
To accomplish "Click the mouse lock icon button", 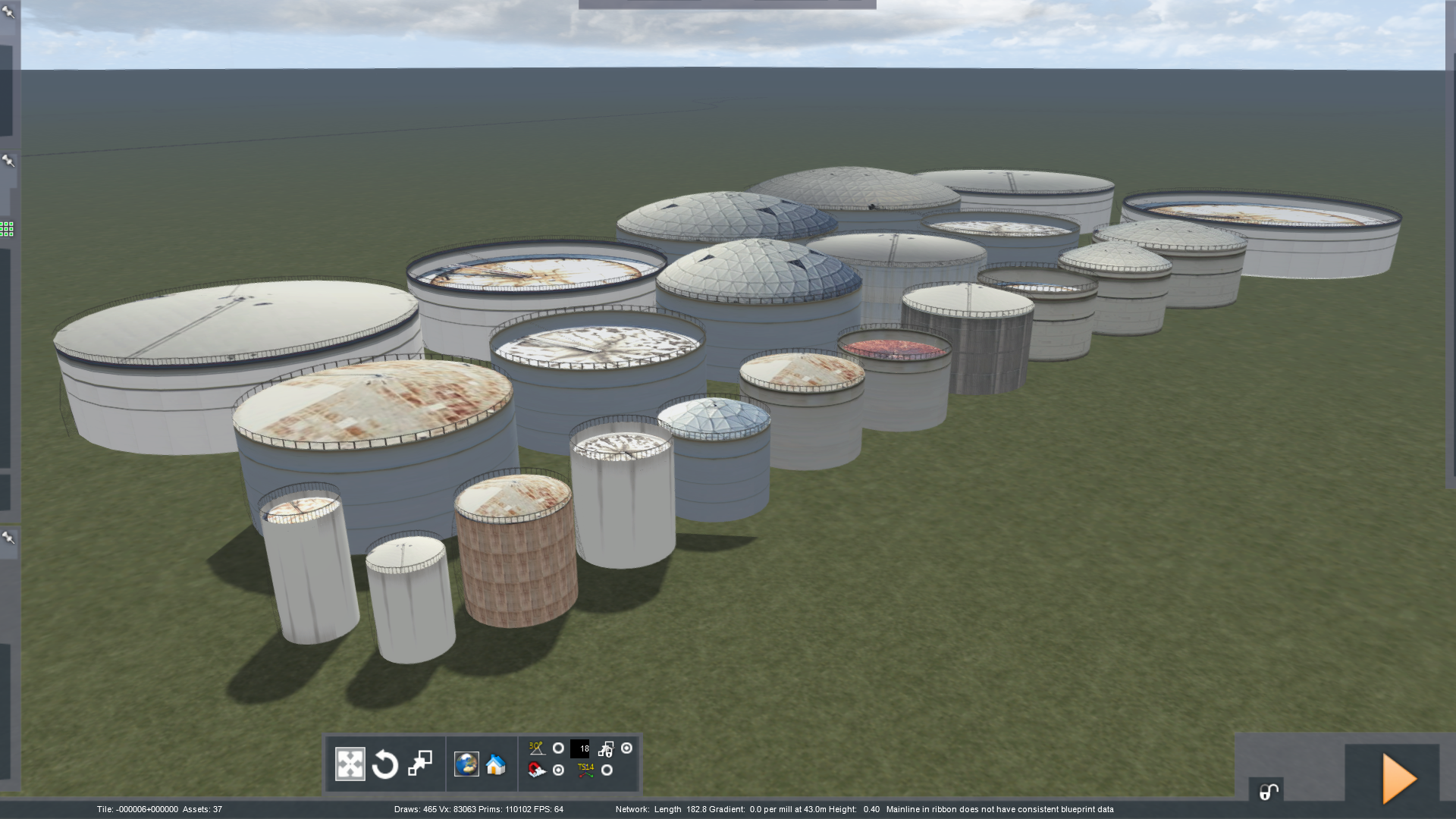I will (1268, 792).
